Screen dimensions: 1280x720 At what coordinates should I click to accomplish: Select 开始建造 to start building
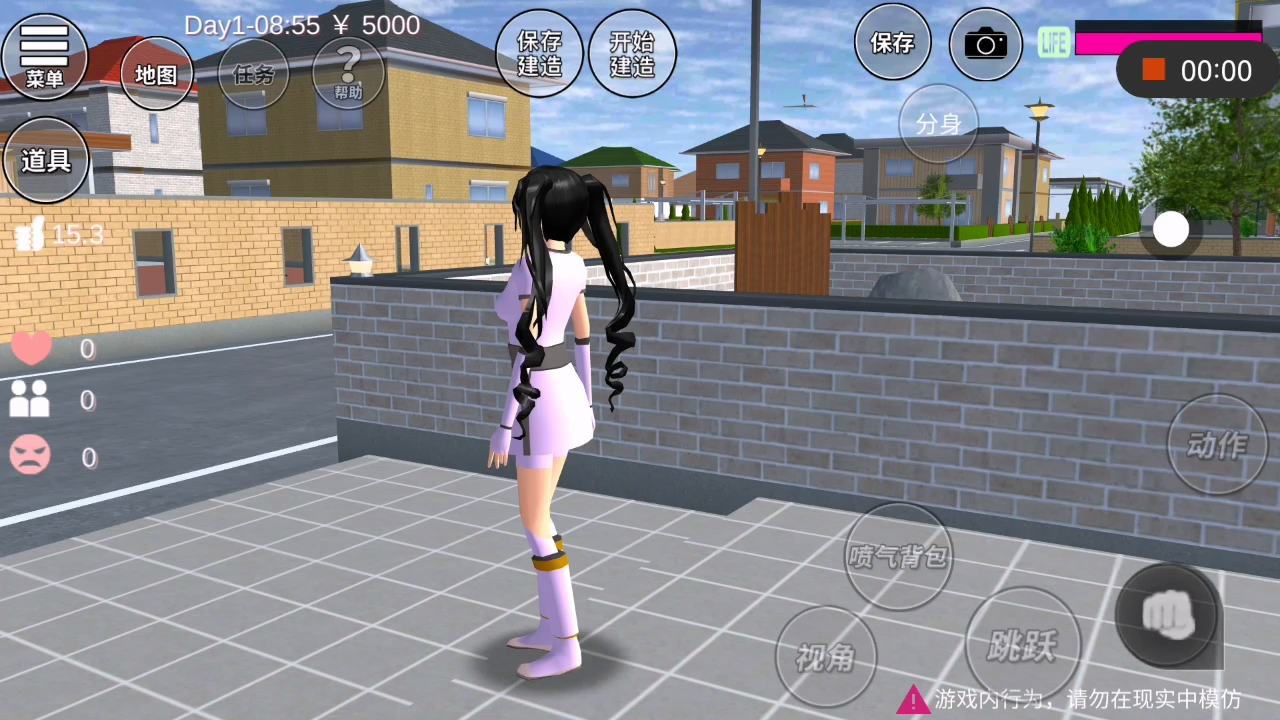[632, 54]
